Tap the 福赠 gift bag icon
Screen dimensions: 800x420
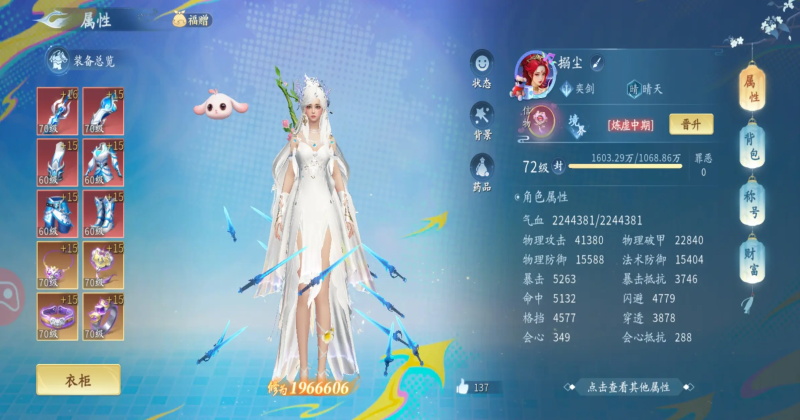coord(192,19)
